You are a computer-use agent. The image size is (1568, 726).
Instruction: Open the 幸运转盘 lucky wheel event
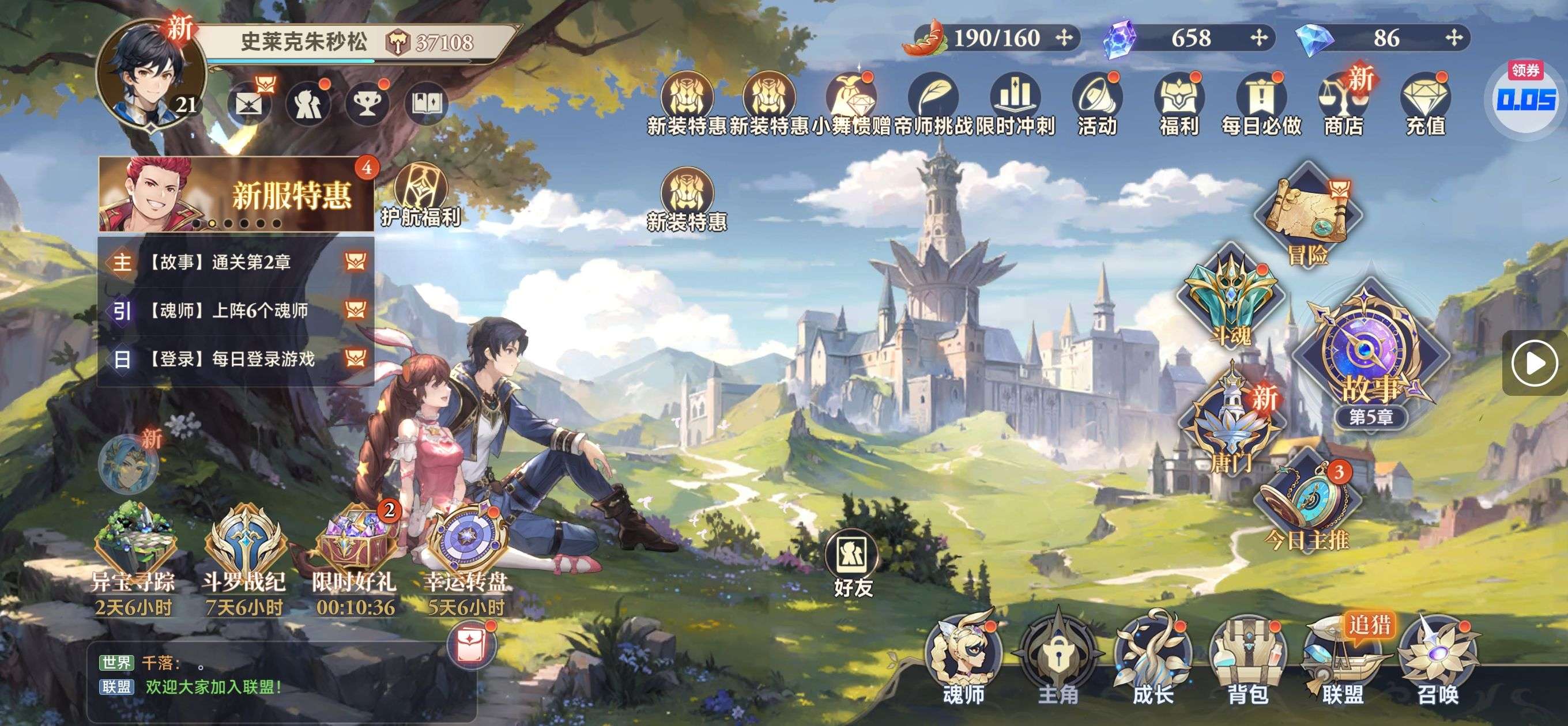tap(466, 548)
